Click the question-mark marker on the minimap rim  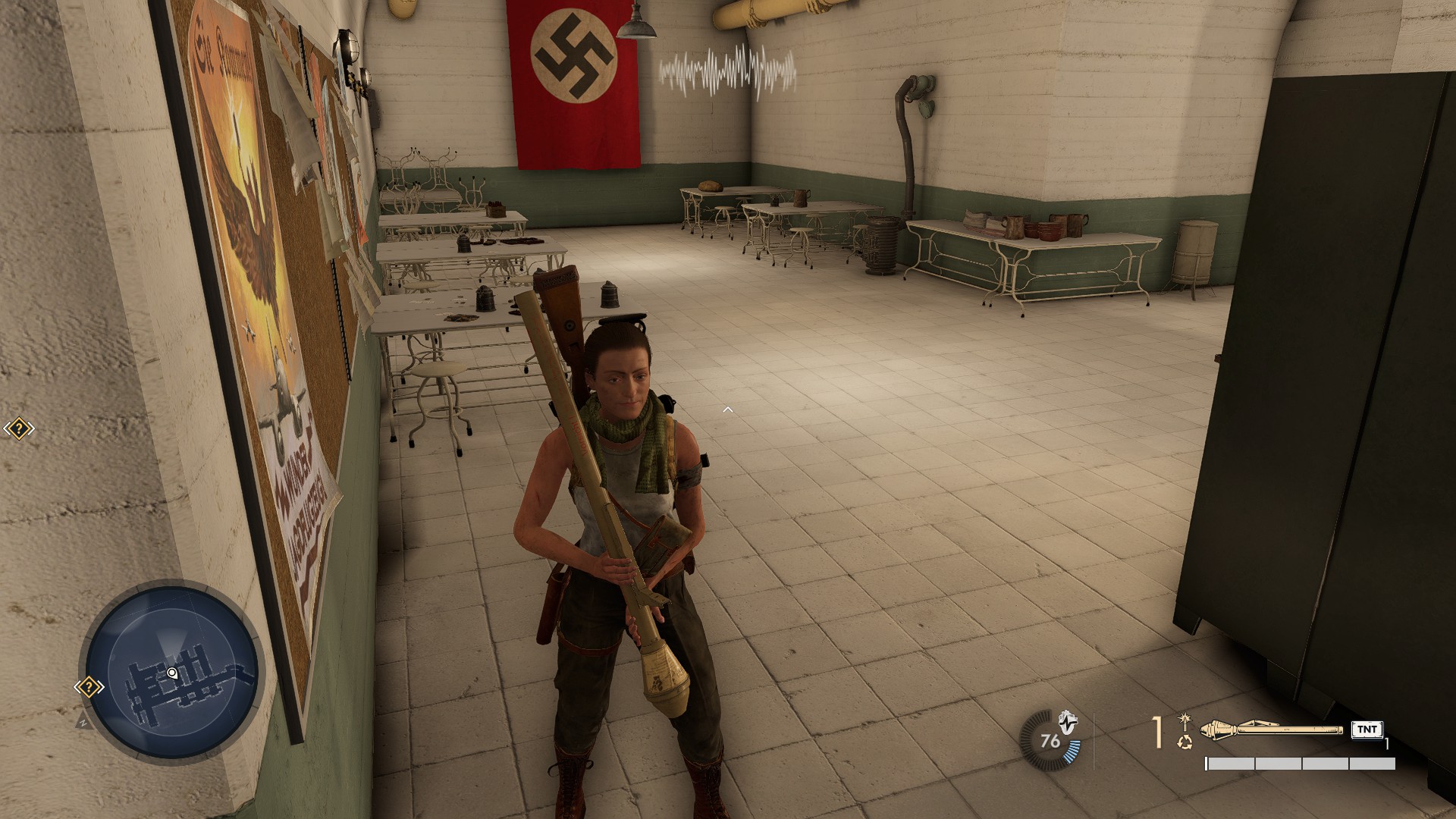click(x=89, y=687)
